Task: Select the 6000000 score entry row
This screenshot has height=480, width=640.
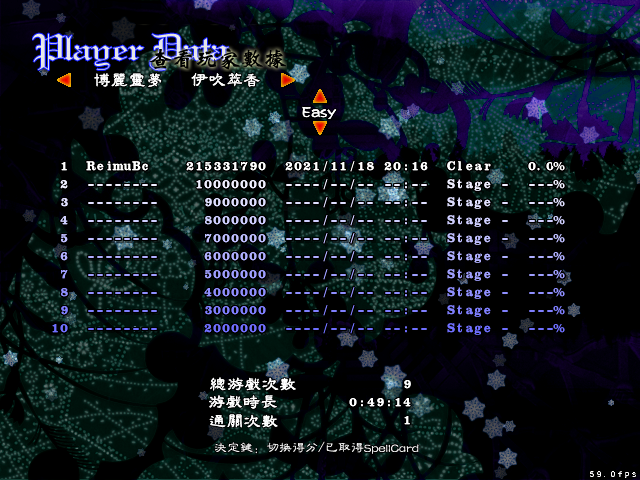Action: pos(312,256)
